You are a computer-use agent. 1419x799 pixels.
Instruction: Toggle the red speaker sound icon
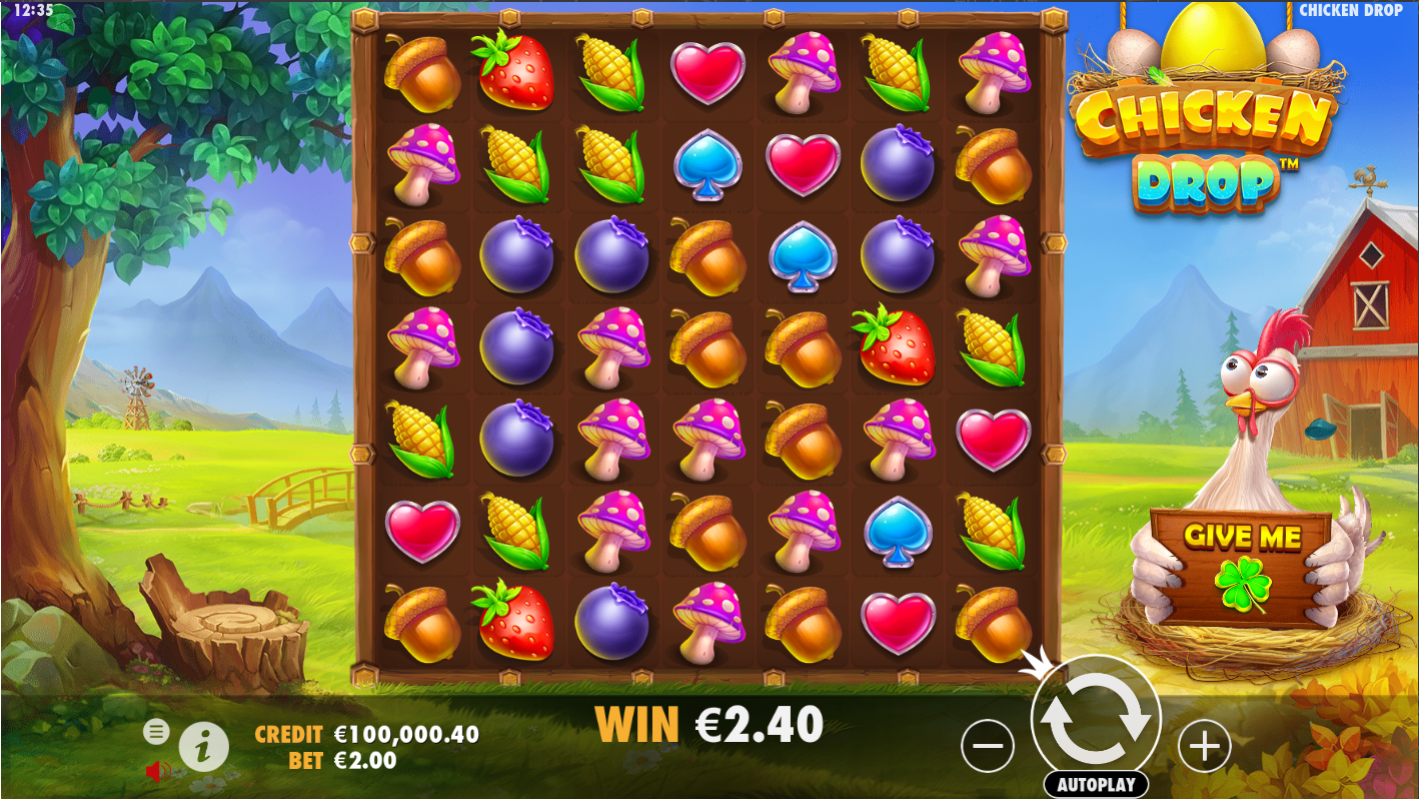point(157,770)
